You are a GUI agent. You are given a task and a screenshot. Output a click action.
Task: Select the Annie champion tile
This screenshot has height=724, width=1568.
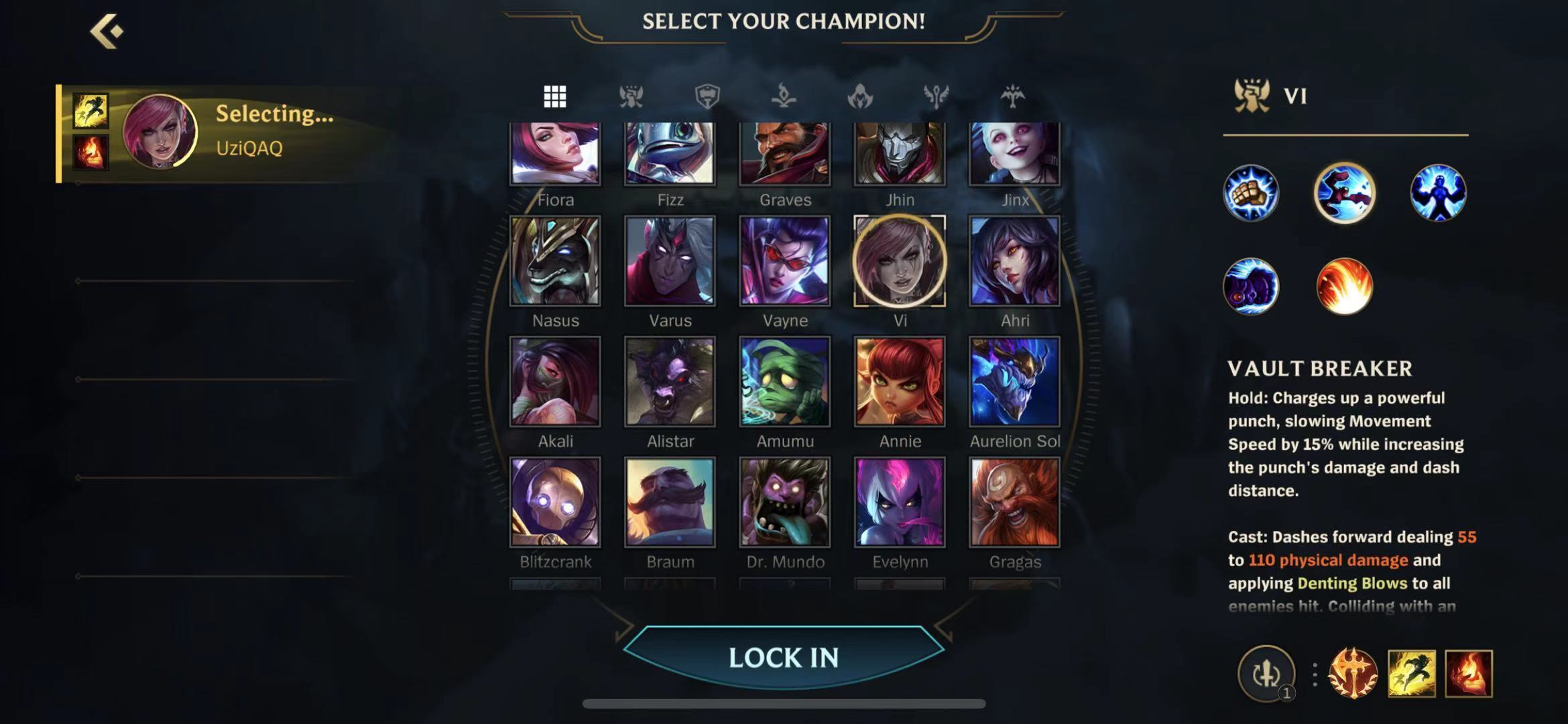click(x=900, y=381)
